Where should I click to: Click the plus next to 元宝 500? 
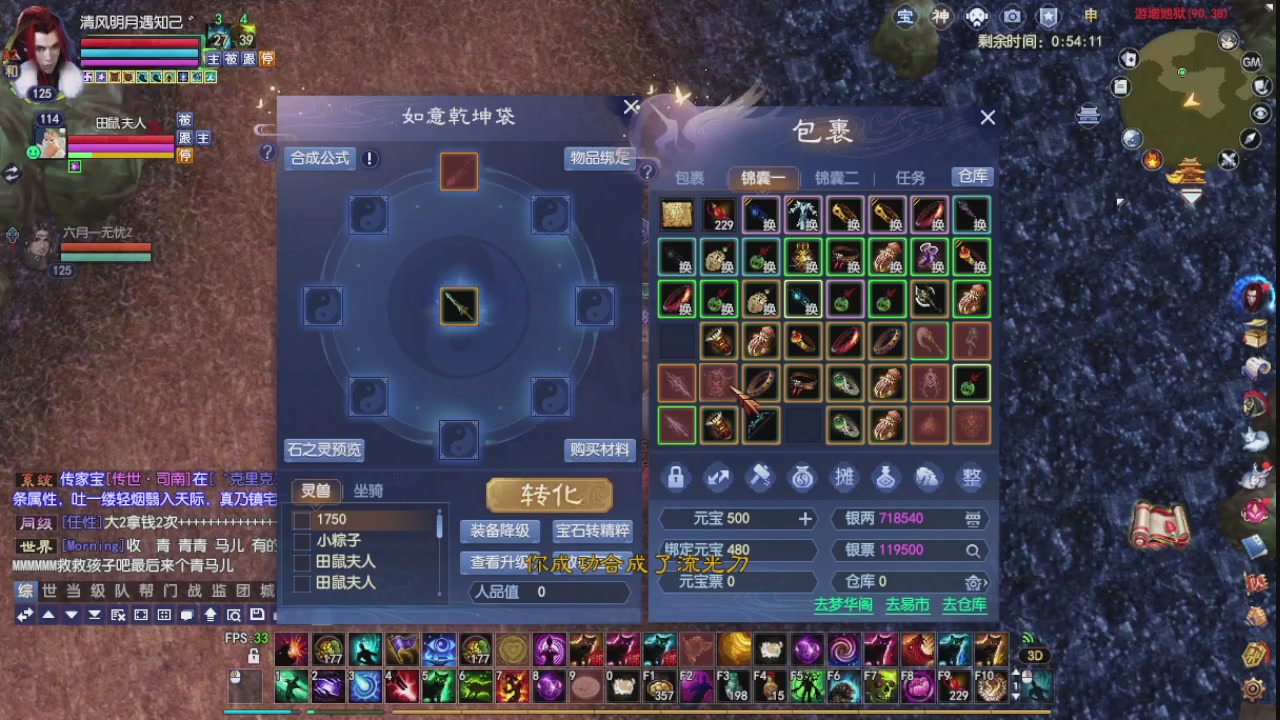point(806,518)
